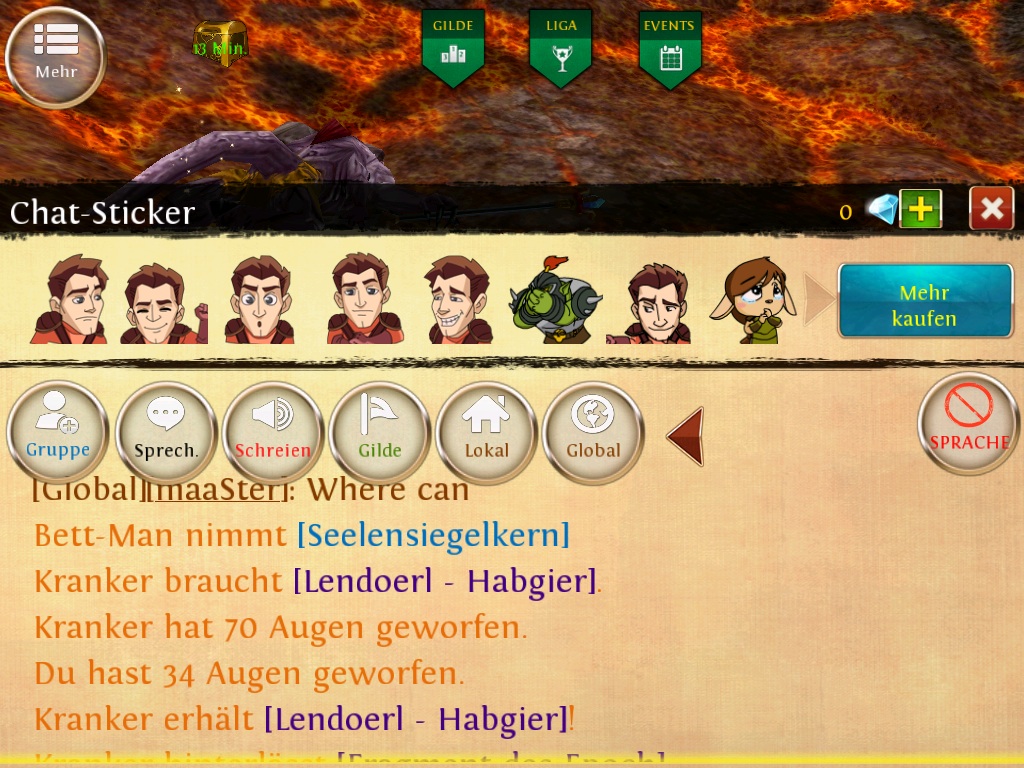Switch to the Gruppe chat channel

(x=57, y=432)
